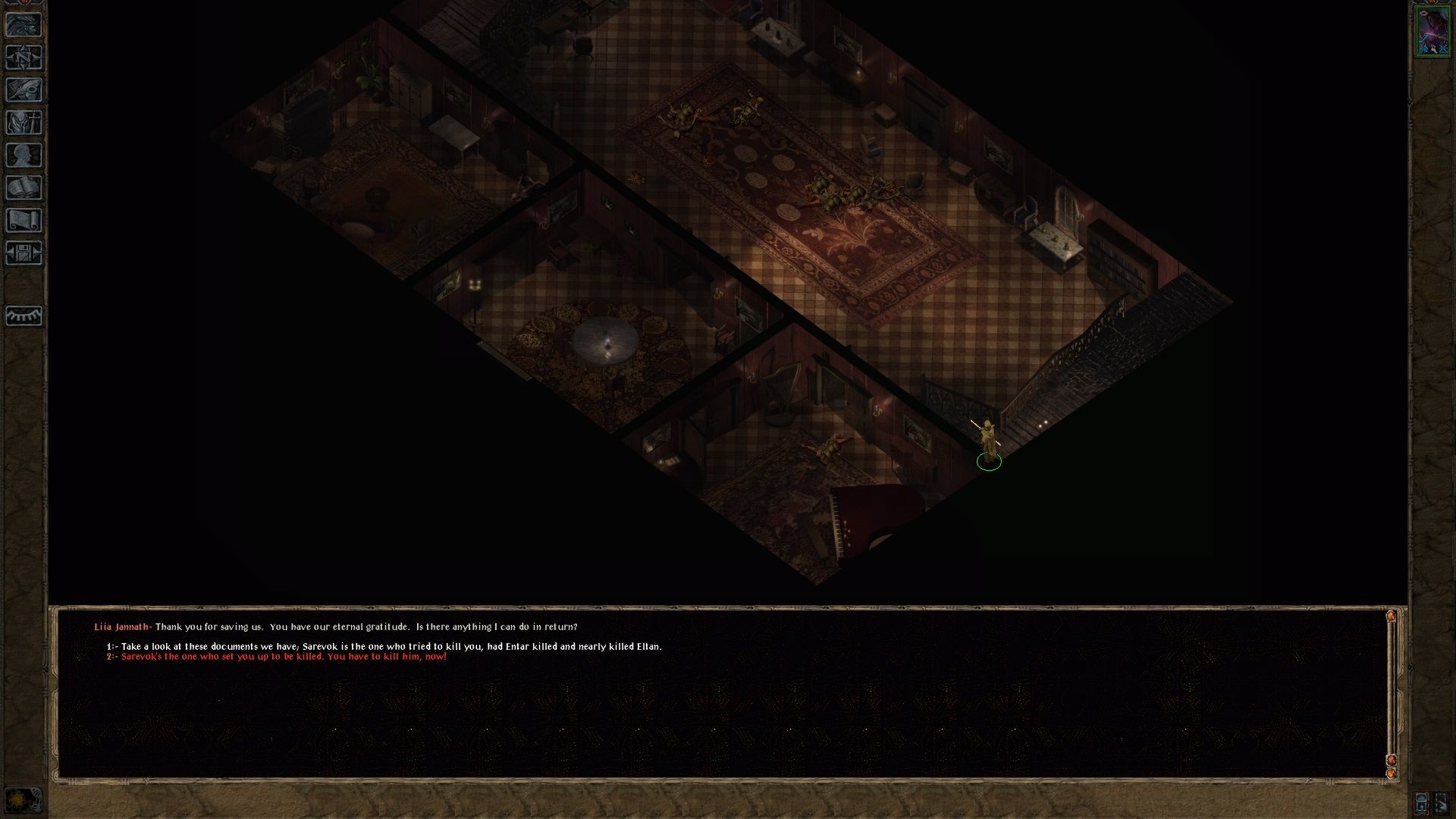Open the inventory screen icon
Screen dimensions: 1456x819
(24, 120)
